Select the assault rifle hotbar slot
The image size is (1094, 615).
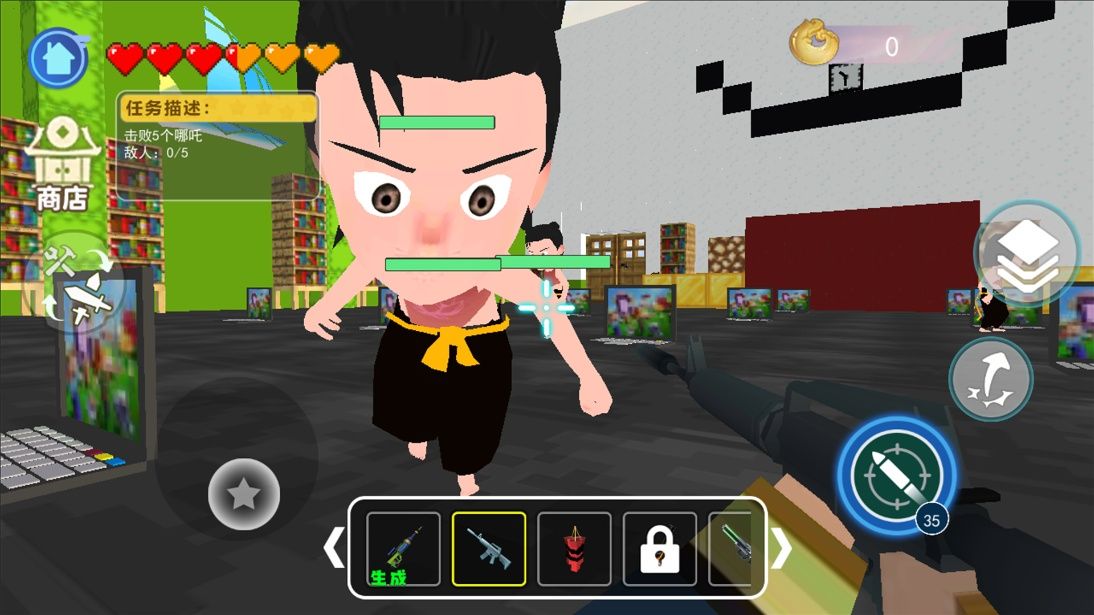(x=489, y=549)
